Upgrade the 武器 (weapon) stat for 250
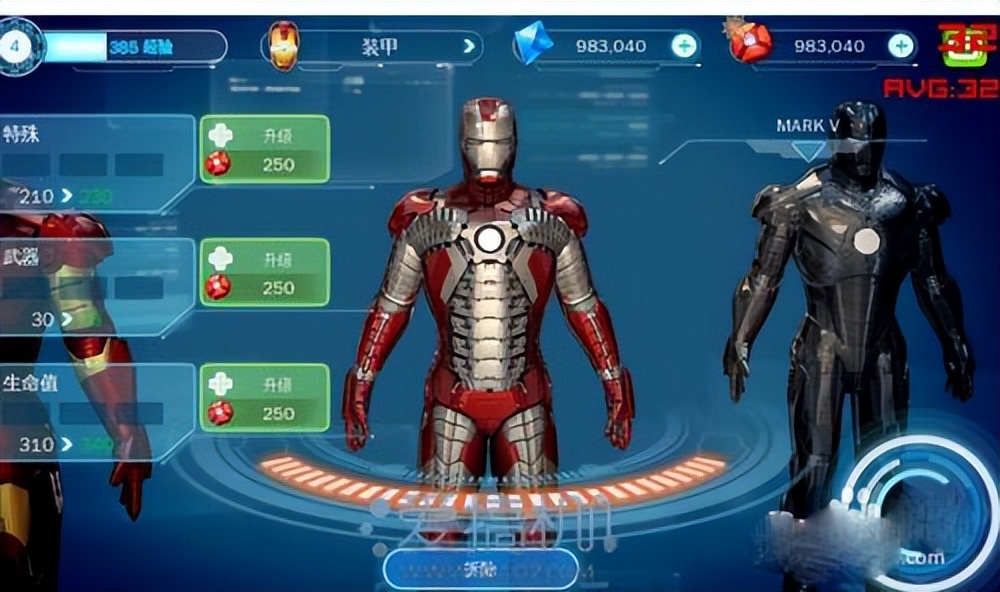1000x592 pixels. pos(265,272)
